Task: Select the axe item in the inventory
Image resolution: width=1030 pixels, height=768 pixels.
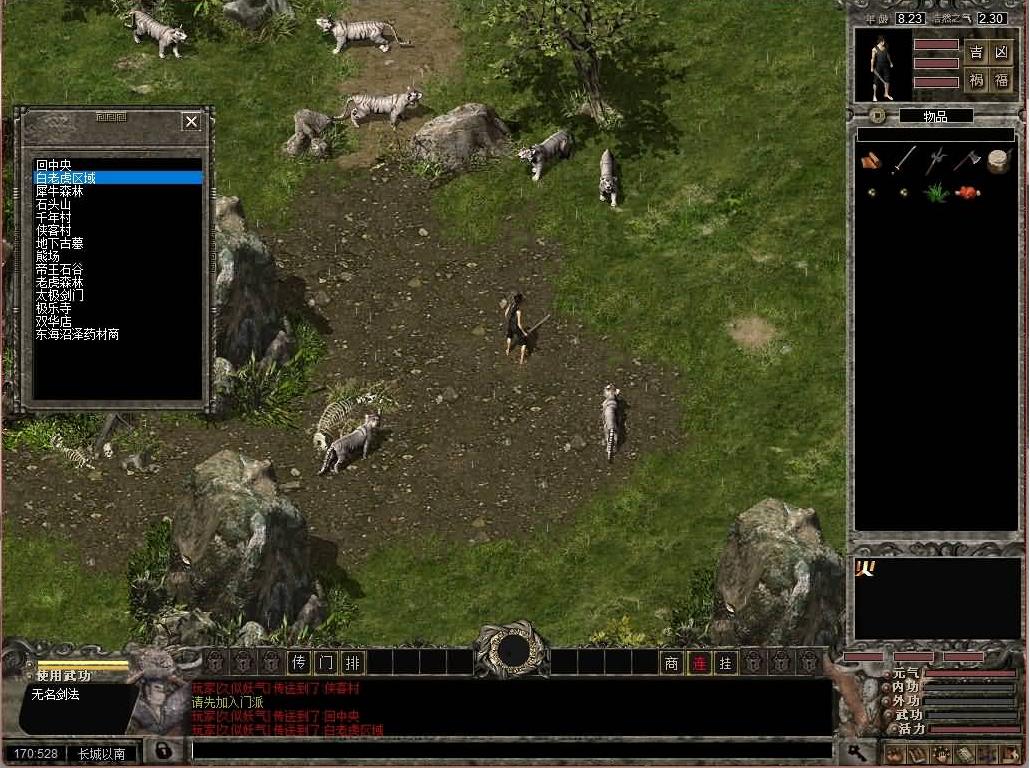Action: [x=965, y=160]
